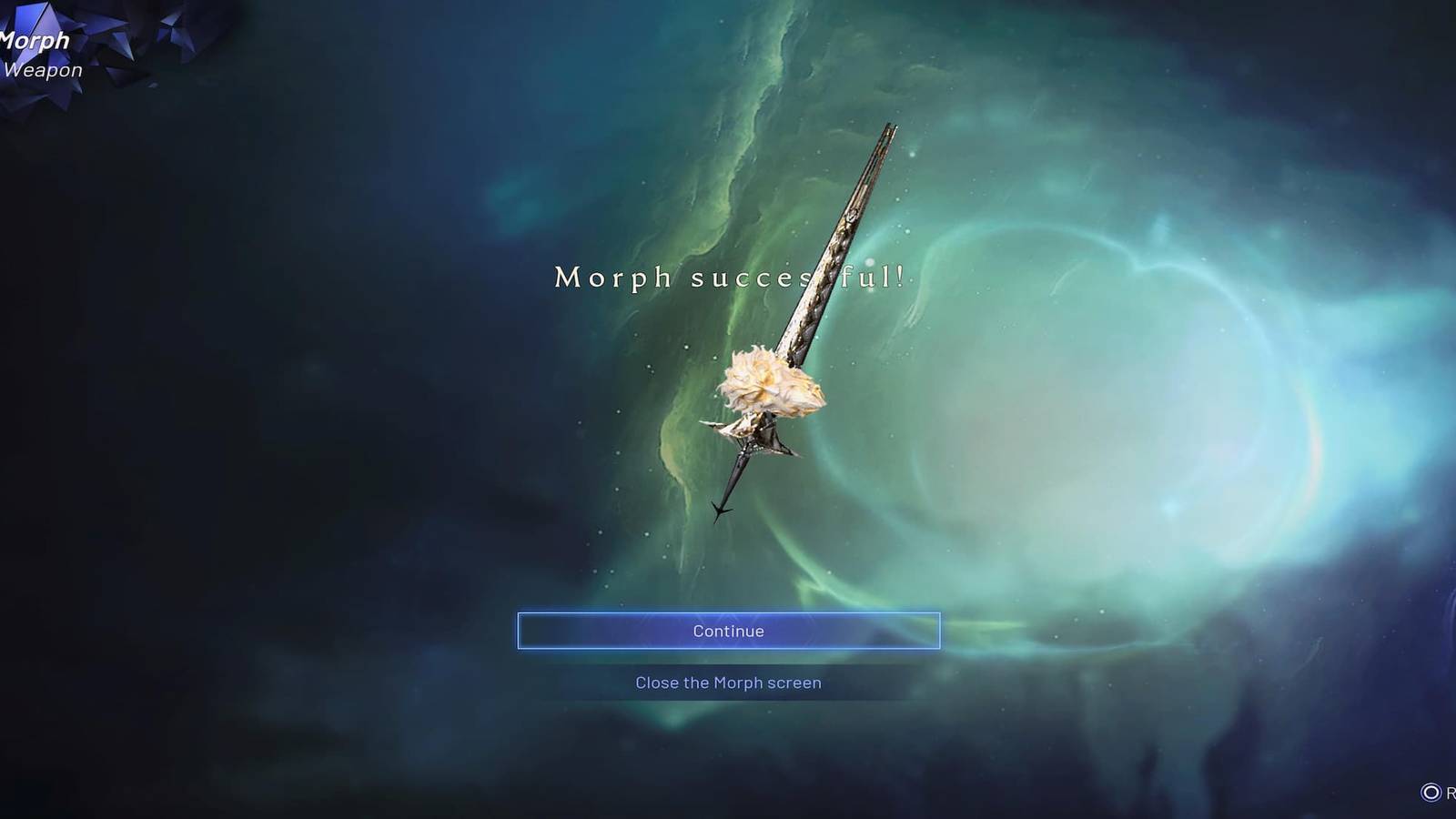Click the Weapon subtitle label
Screen dimensions: 1456x819
[x=44, y=69]
